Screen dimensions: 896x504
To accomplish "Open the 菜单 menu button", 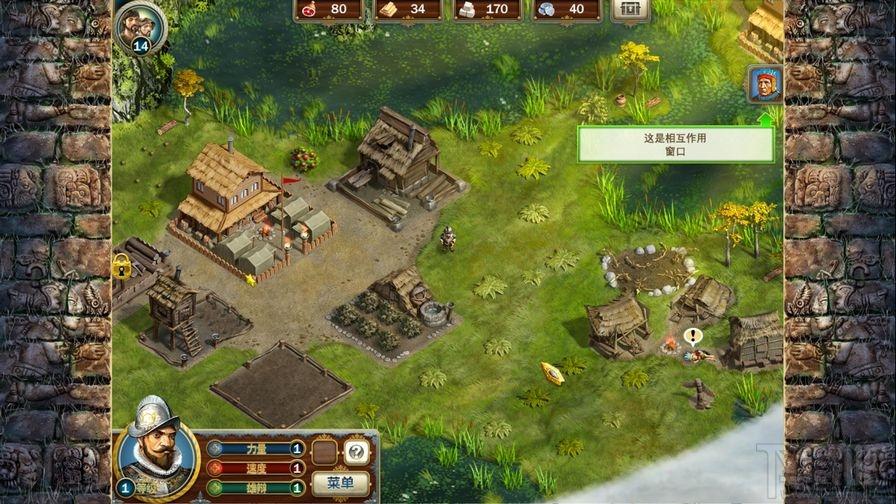I will pos(340,483).
